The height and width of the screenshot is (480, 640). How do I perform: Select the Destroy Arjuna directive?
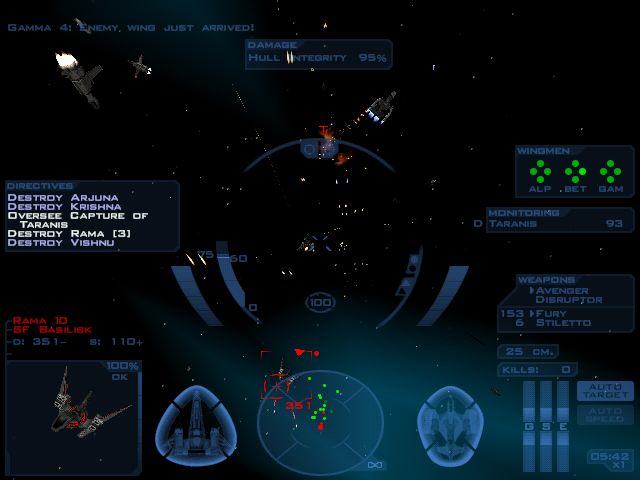63,197
